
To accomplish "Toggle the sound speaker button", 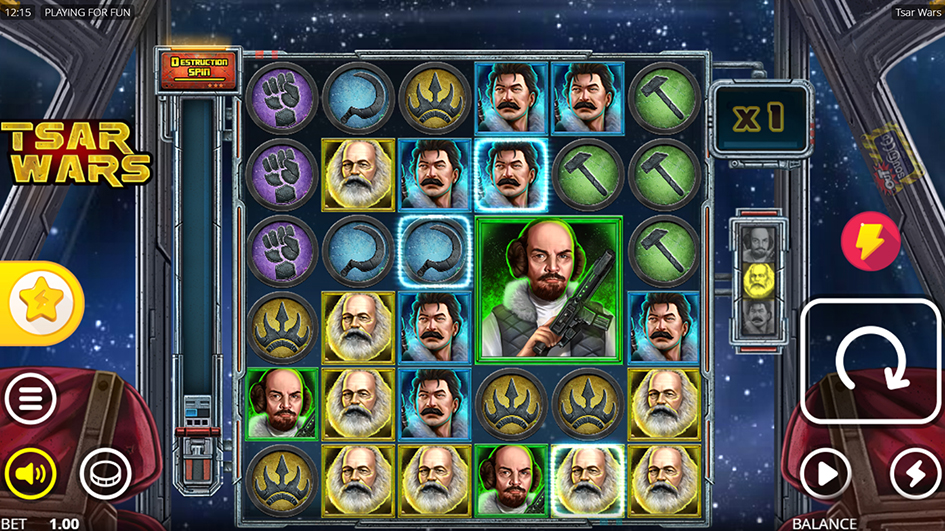I will pyautogui.click(x=30, y=473).
